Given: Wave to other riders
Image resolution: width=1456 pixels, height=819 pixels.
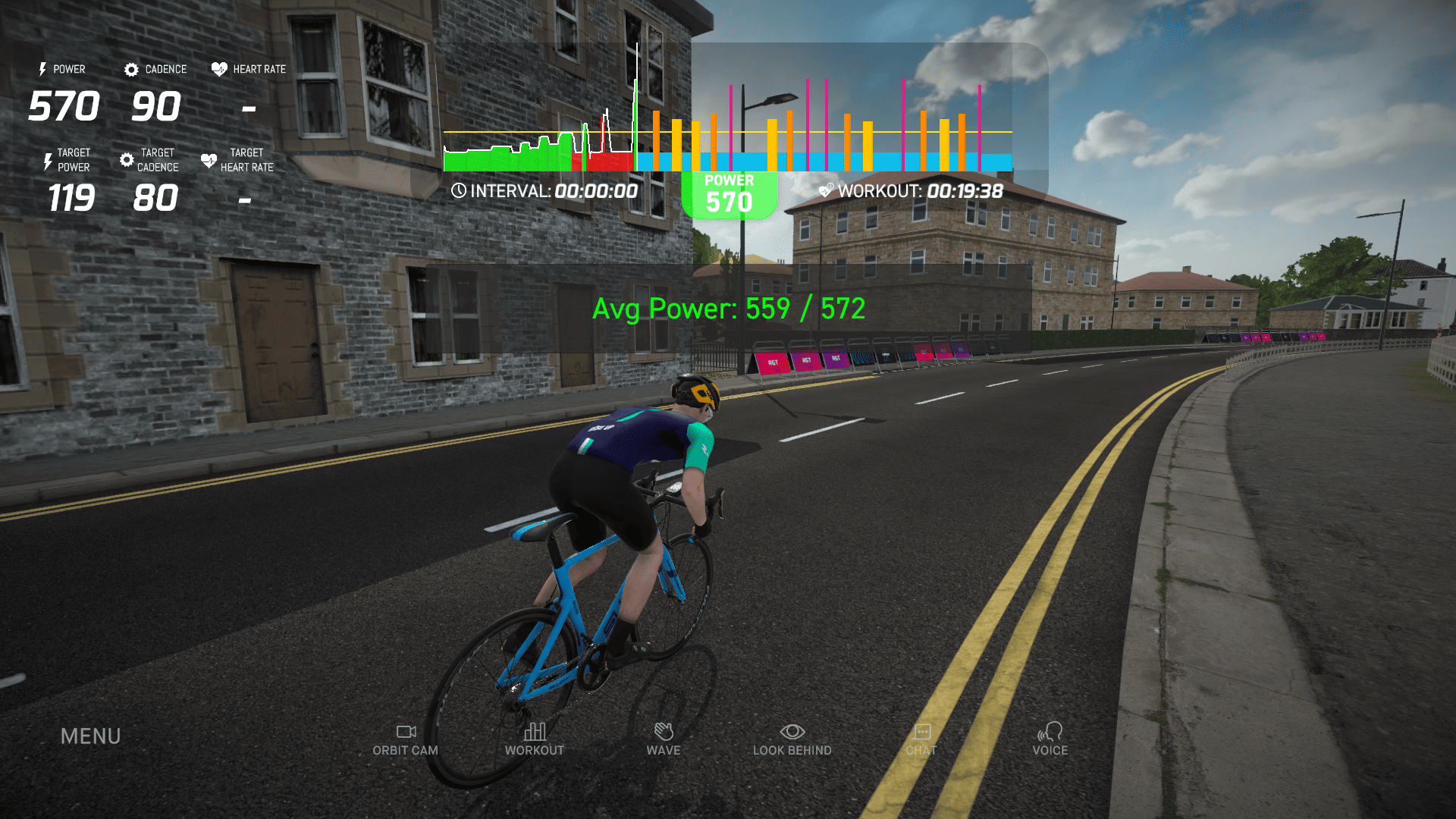Looking at the screenshot, I should [x=664, y=739].
